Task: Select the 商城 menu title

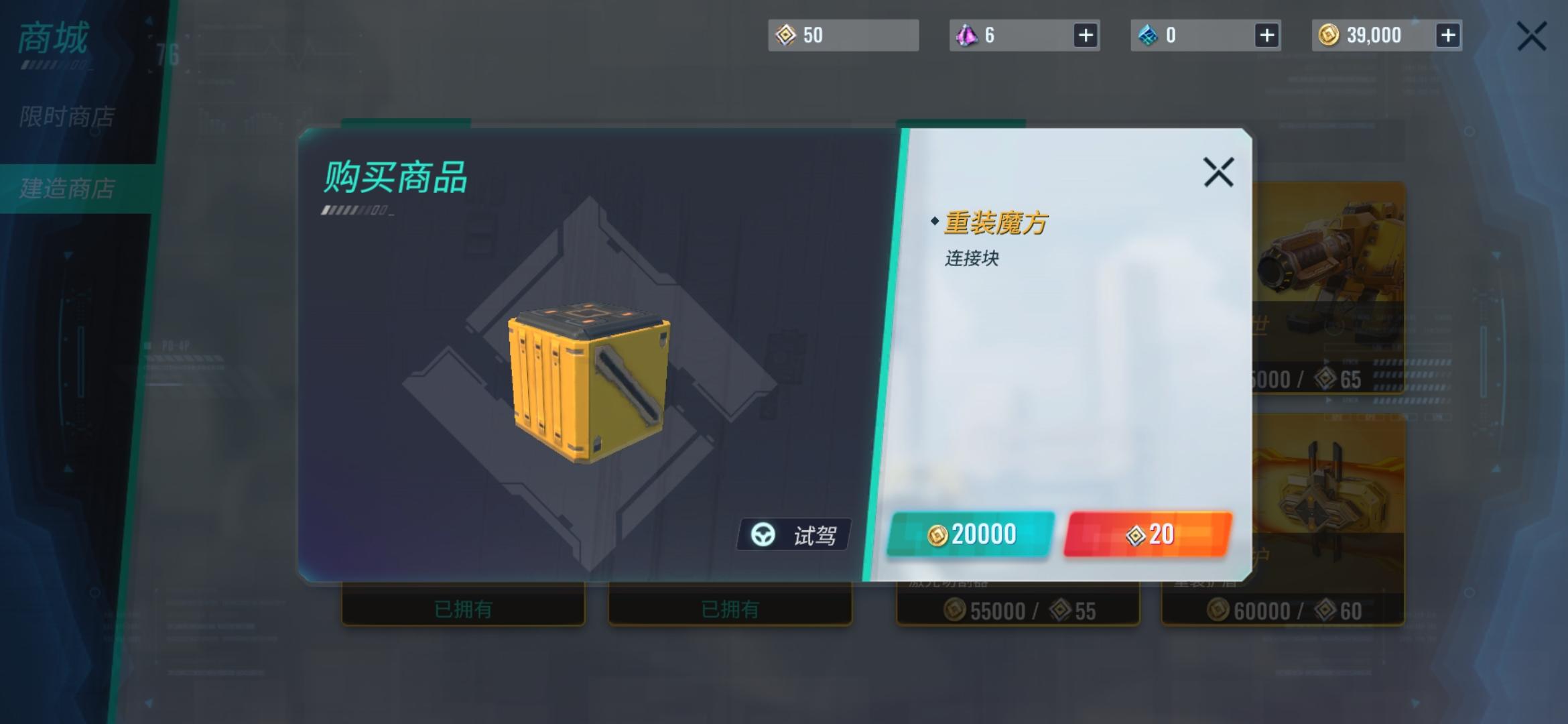Action: coord(52,38)
